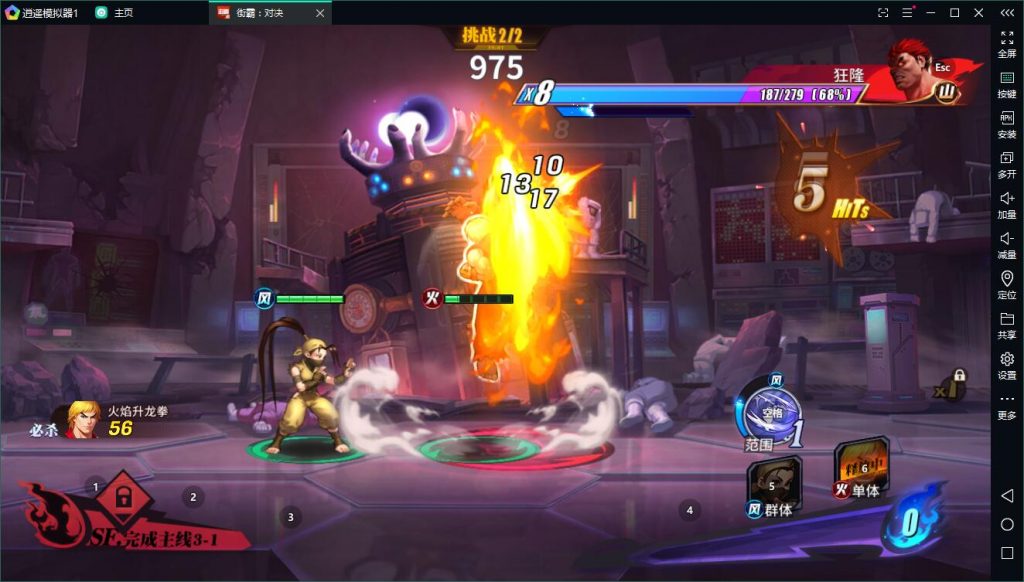Click the Android back triangle button
The image size is (1024, 582).
pyautogui.click(x=1007, y=497)
